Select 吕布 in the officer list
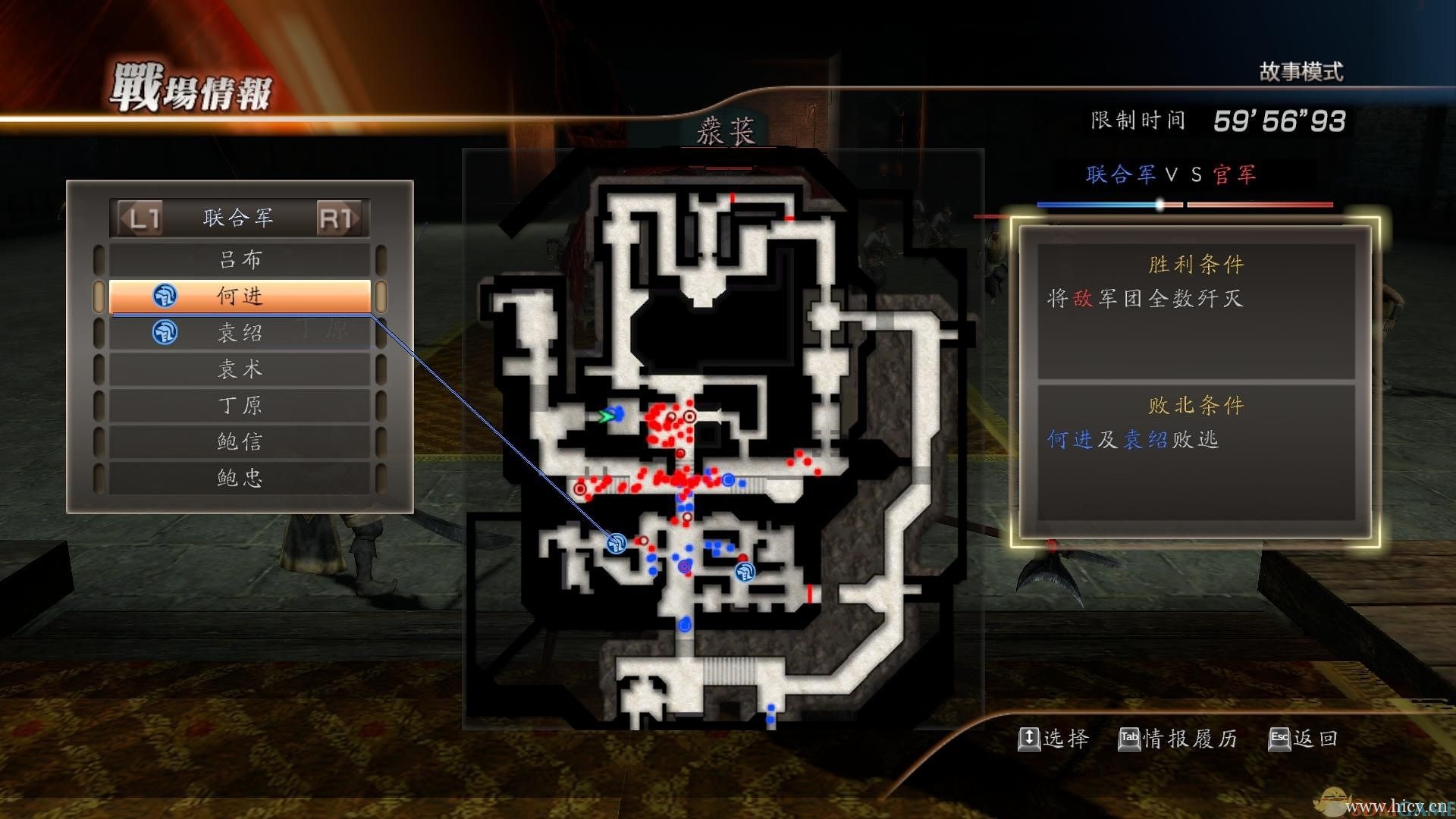The image size is (1456, 819). (240, 259)
